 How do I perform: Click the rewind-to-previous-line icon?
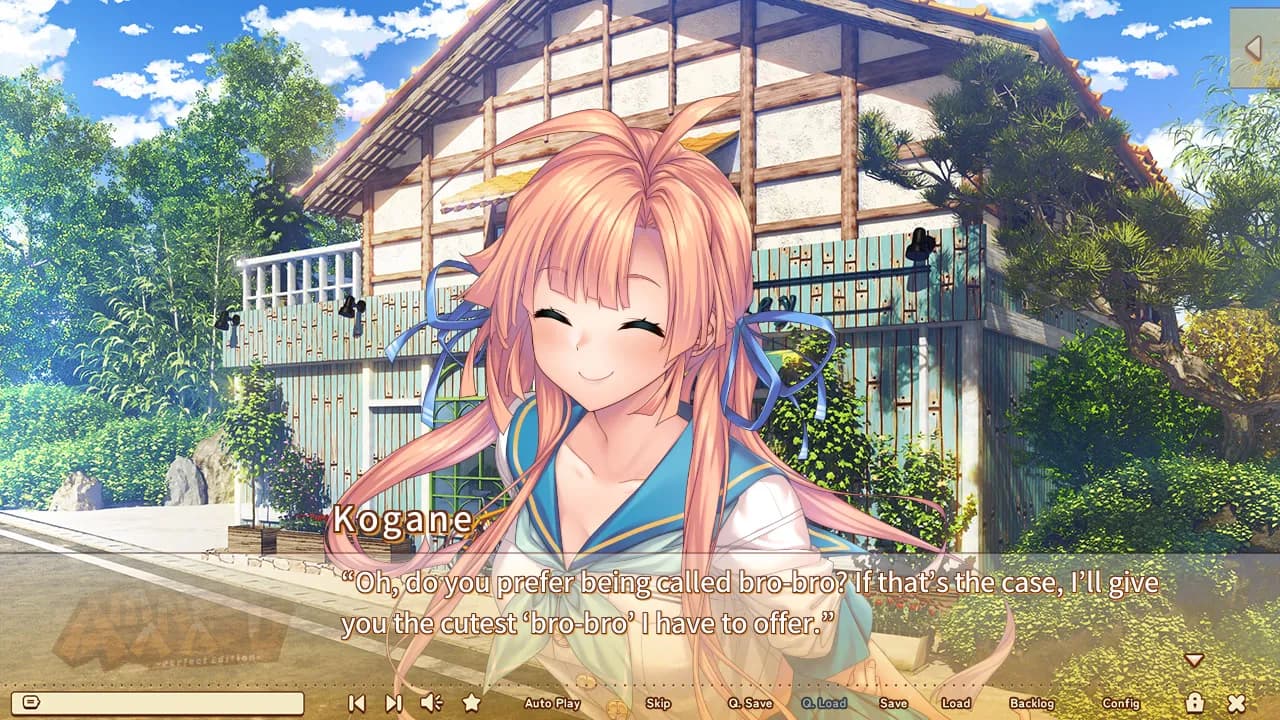pos(355,704)
